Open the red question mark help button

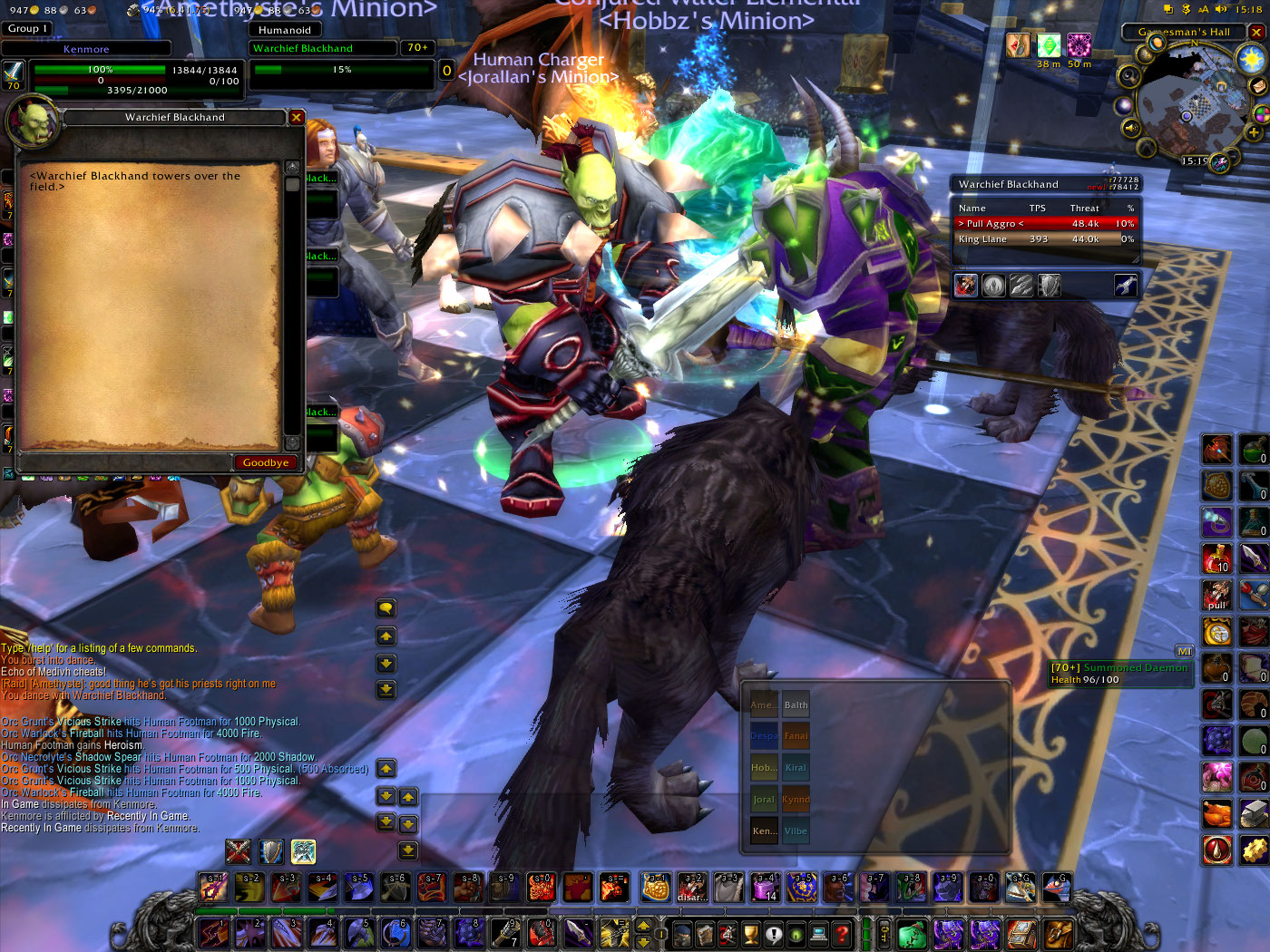pyautogui.click(x=842, y=934)
